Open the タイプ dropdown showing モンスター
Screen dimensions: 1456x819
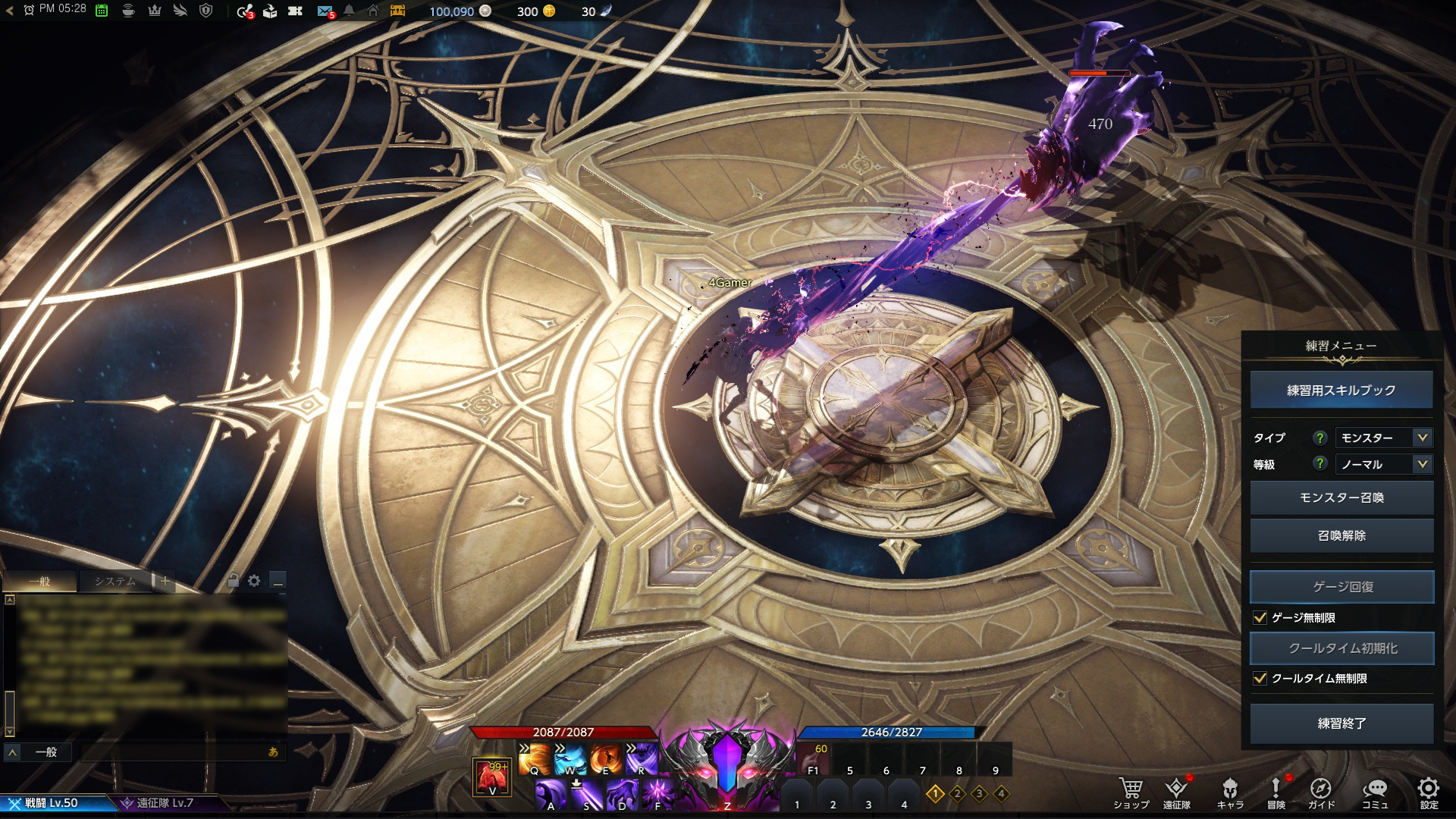pos(1384,438)
